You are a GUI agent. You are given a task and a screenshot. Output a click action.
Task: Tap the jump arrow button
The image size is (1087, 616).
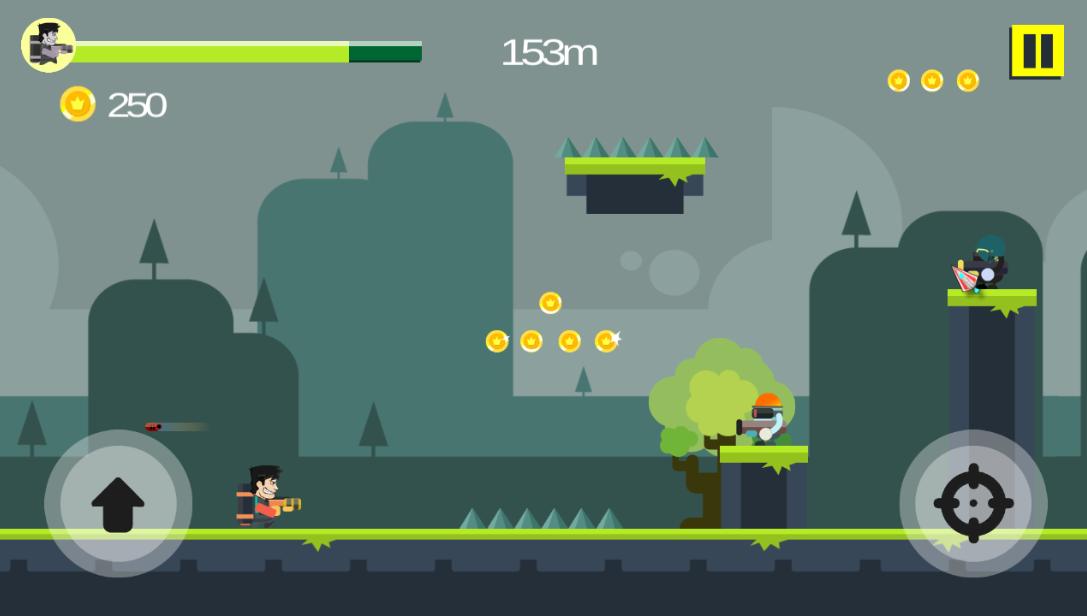tap(118, 503)
